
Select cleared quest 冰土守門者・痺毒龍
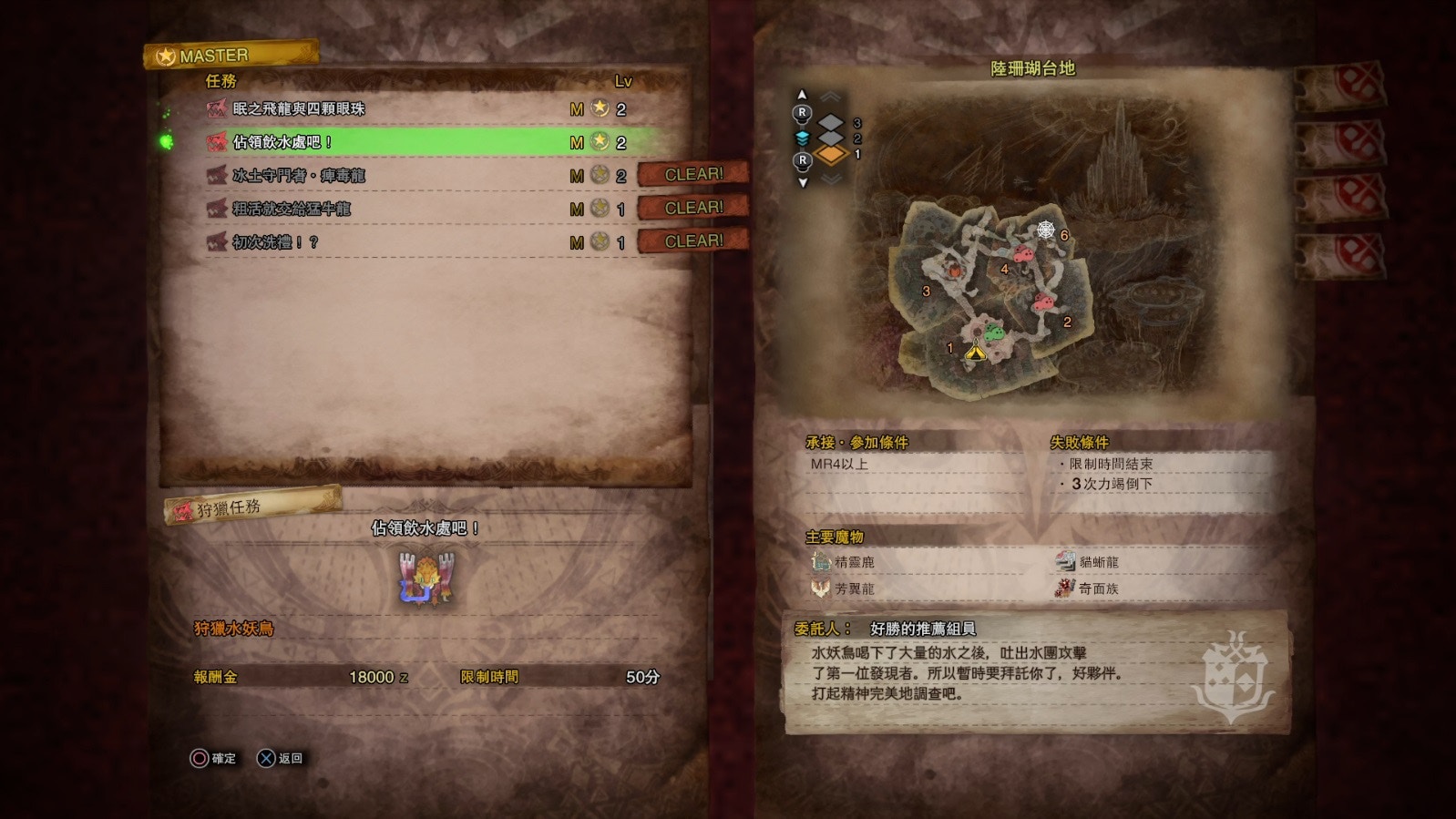(299, 176)
